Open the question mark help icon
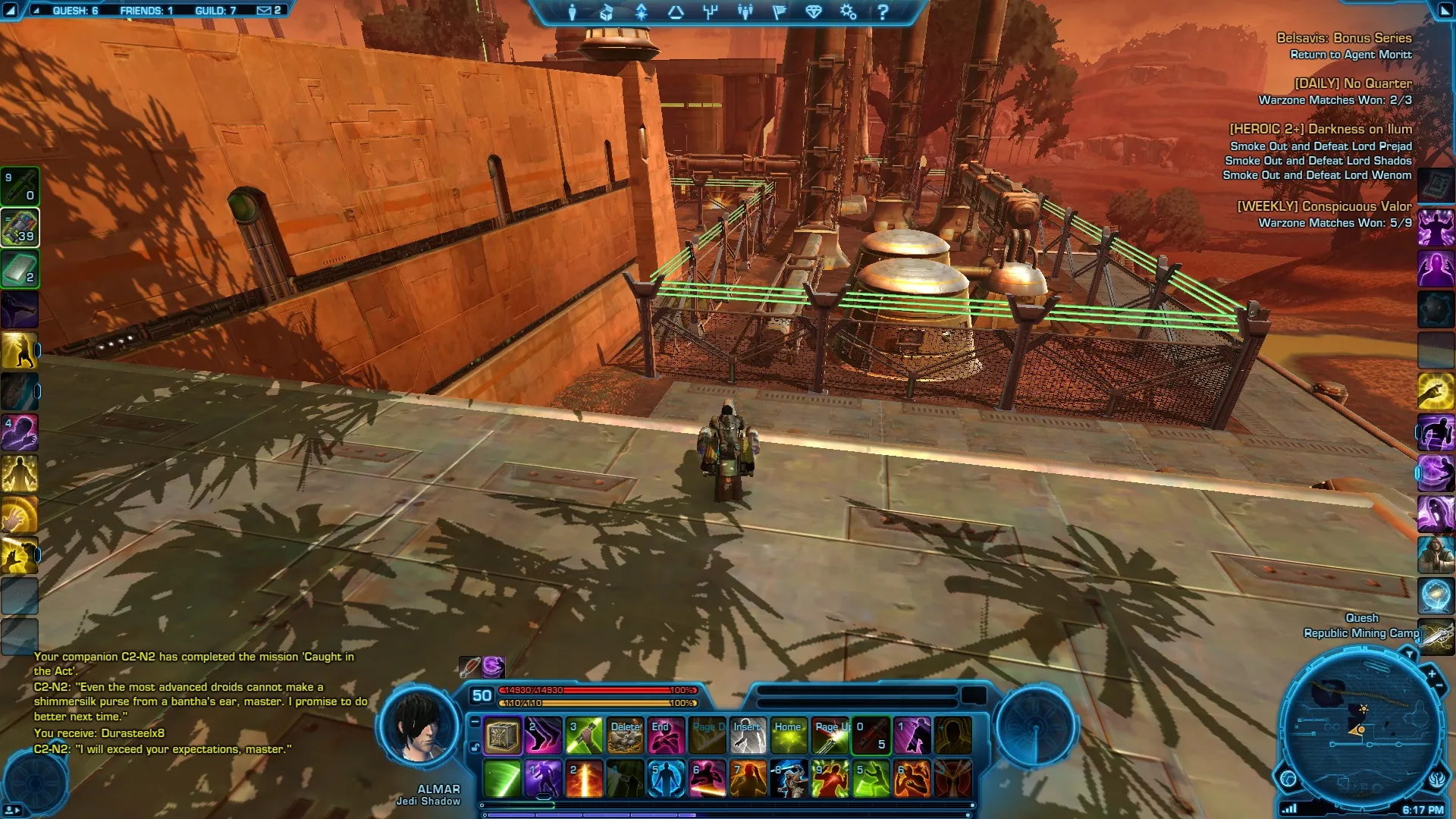This screenshot has width=1456, height=819. [883, 12]
